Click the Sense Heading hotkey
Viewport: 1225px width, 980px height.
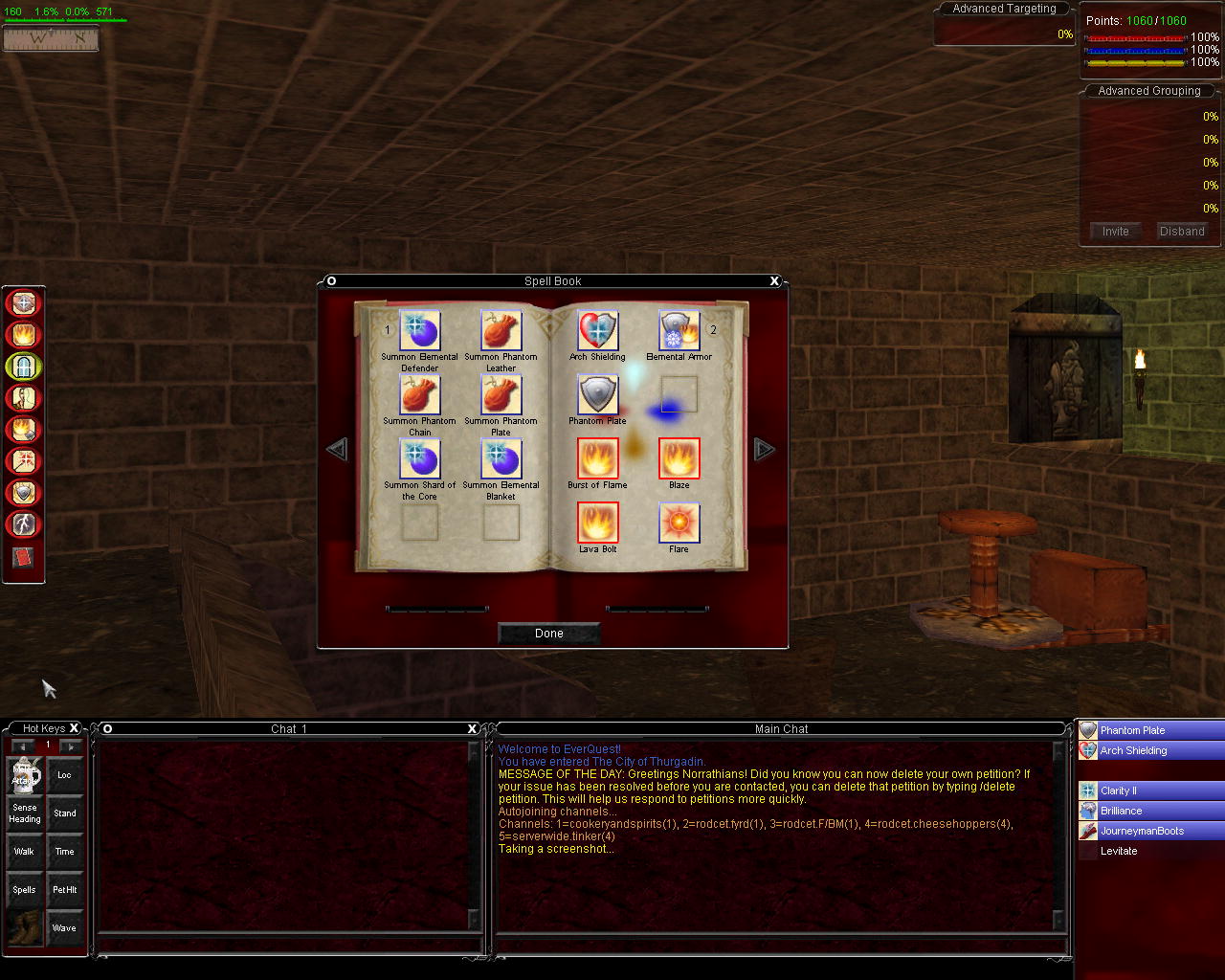pos(25,813)
